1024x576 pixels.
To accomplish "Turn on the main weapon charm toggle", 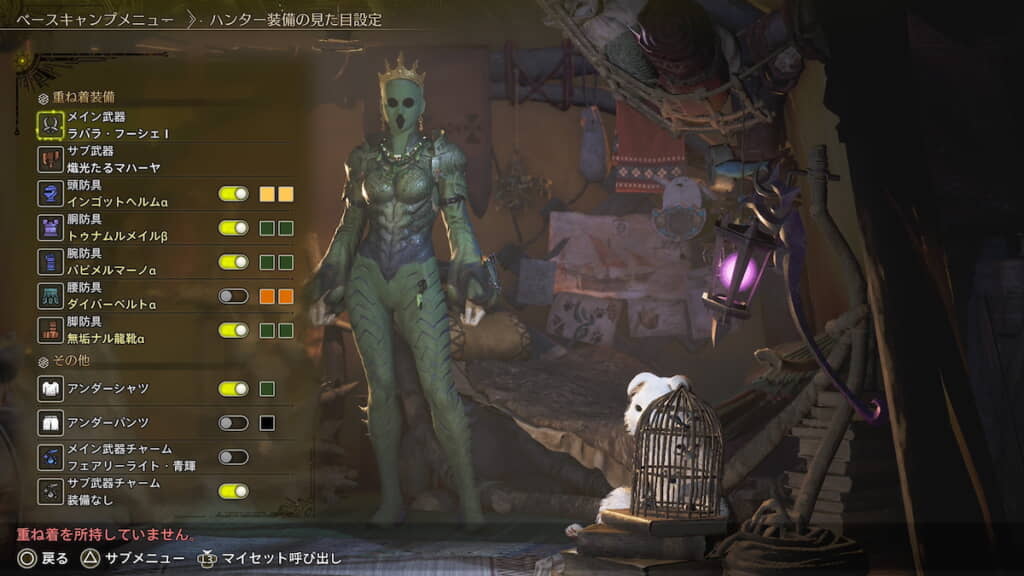I will click(233, 457).
